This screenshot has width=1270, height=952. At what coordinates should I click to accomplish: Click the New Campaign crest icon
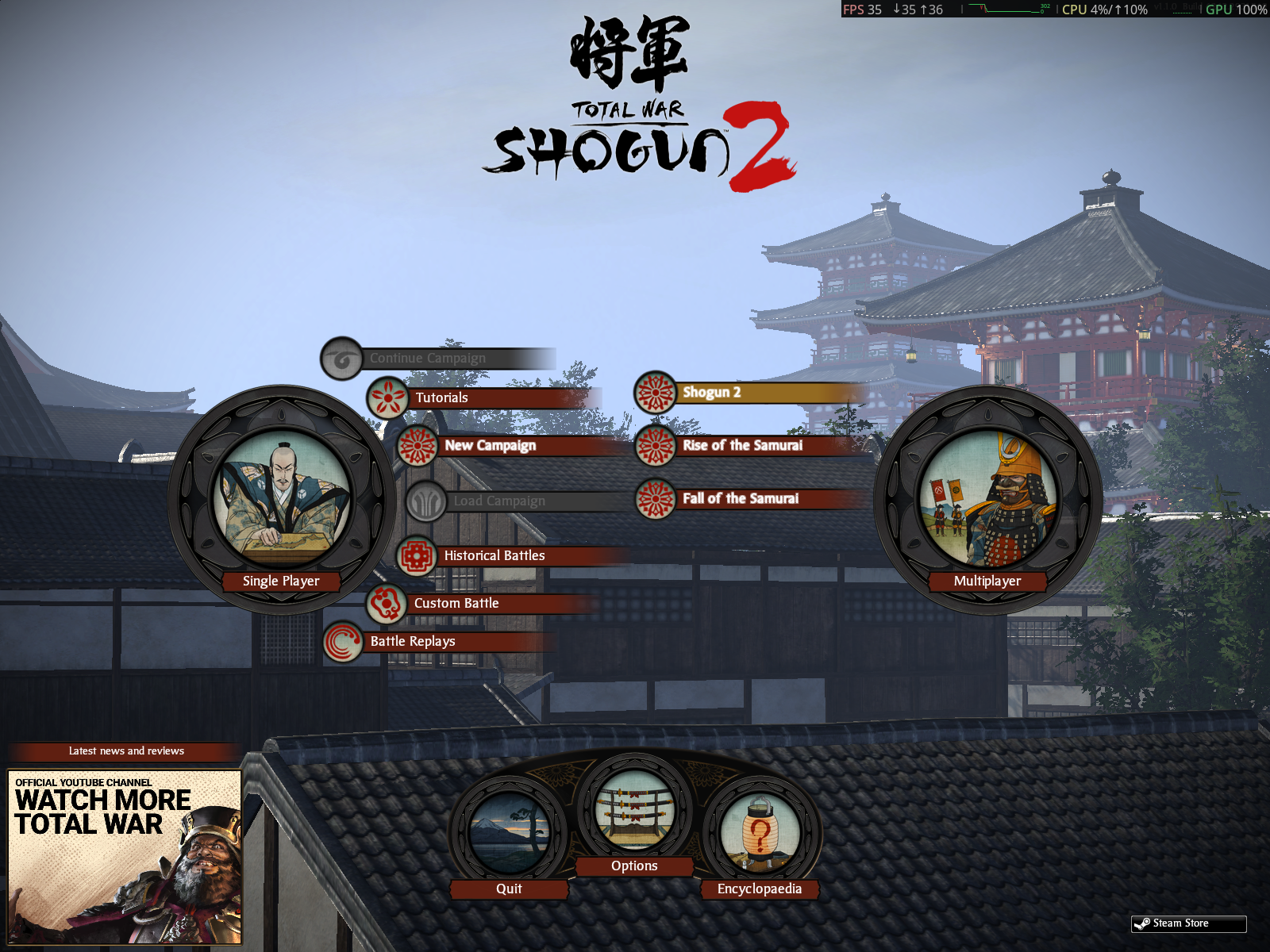(x=416, y=446)
